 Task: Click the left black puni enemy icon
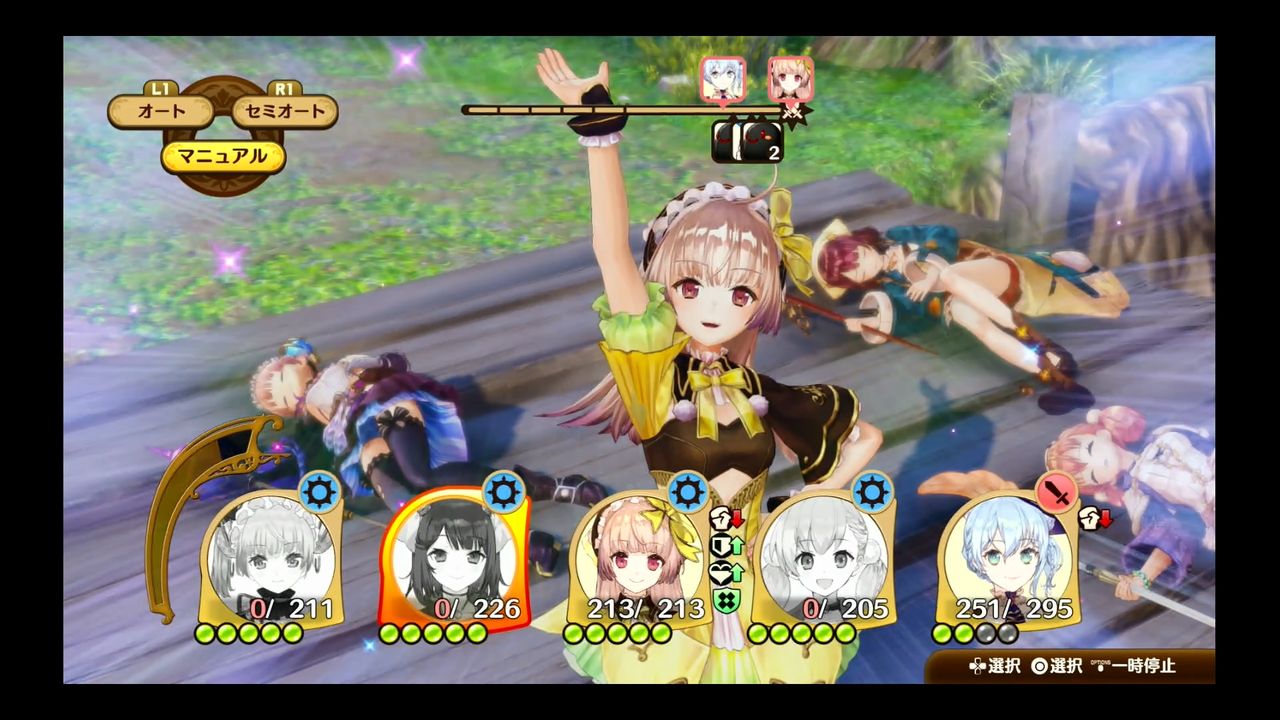click(724, 141)
